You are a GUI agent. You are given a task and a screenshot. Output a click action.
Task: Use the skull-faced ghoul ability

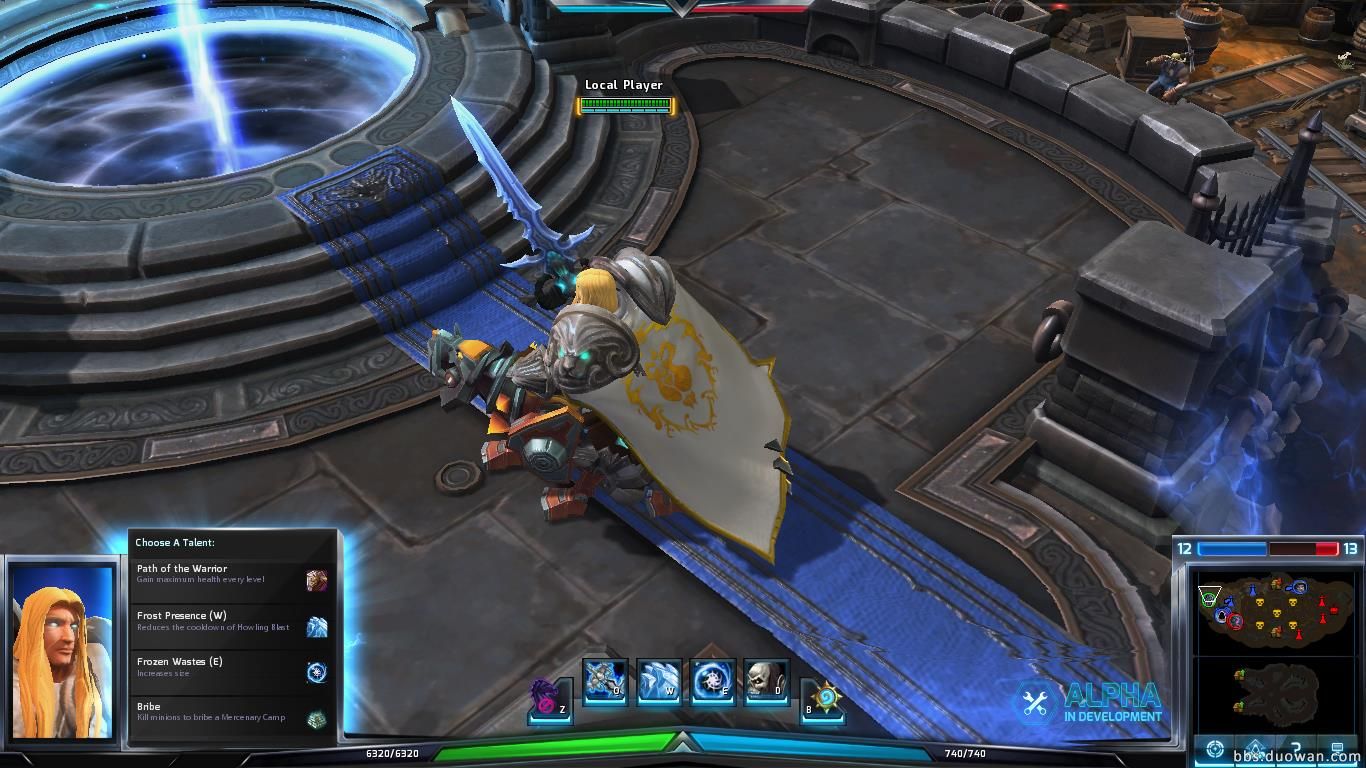tap(766, 679)
